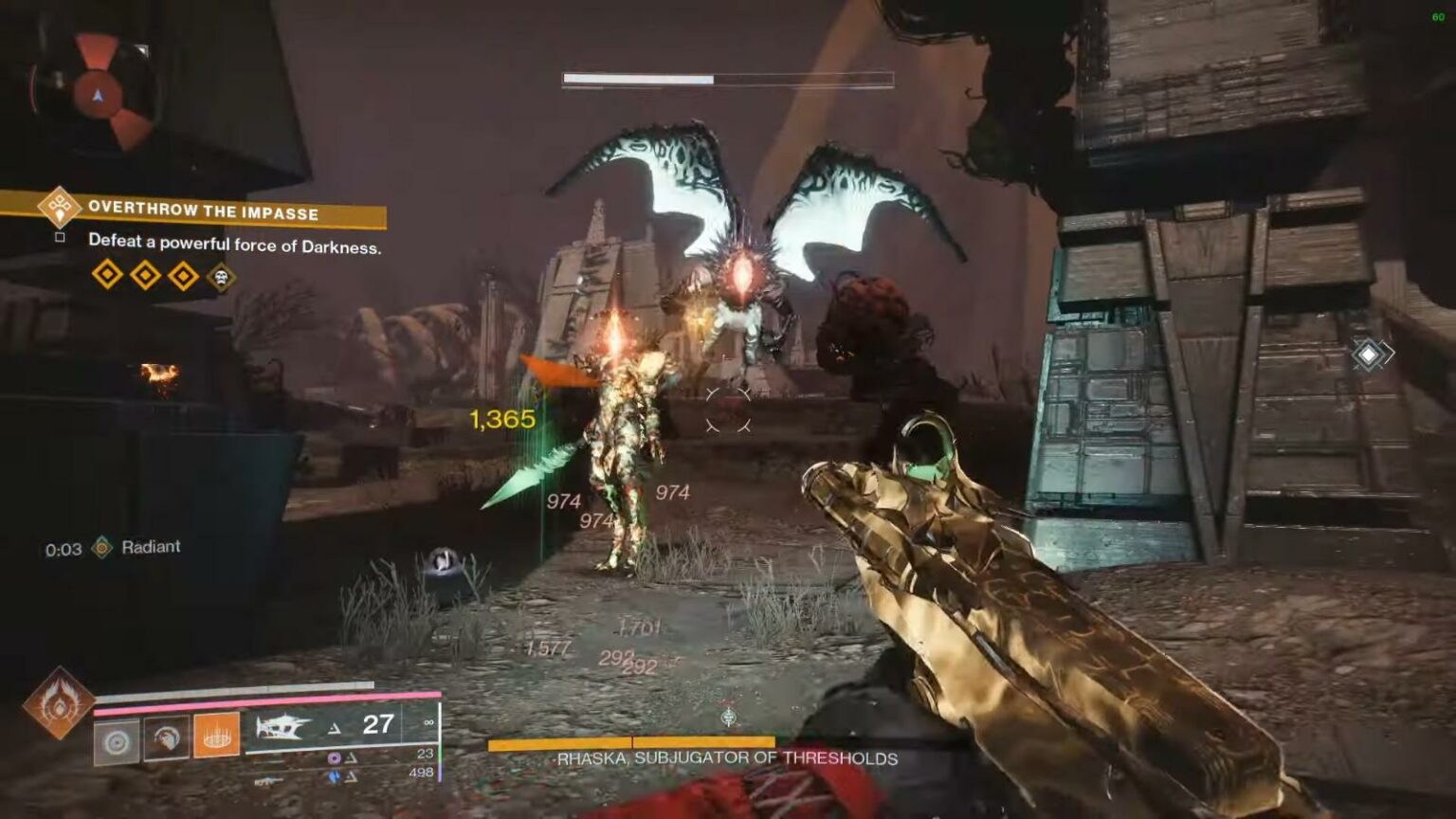Toggle the first Overthrow progress pip
Screen dimensions: 1456x819
point(107,276)
